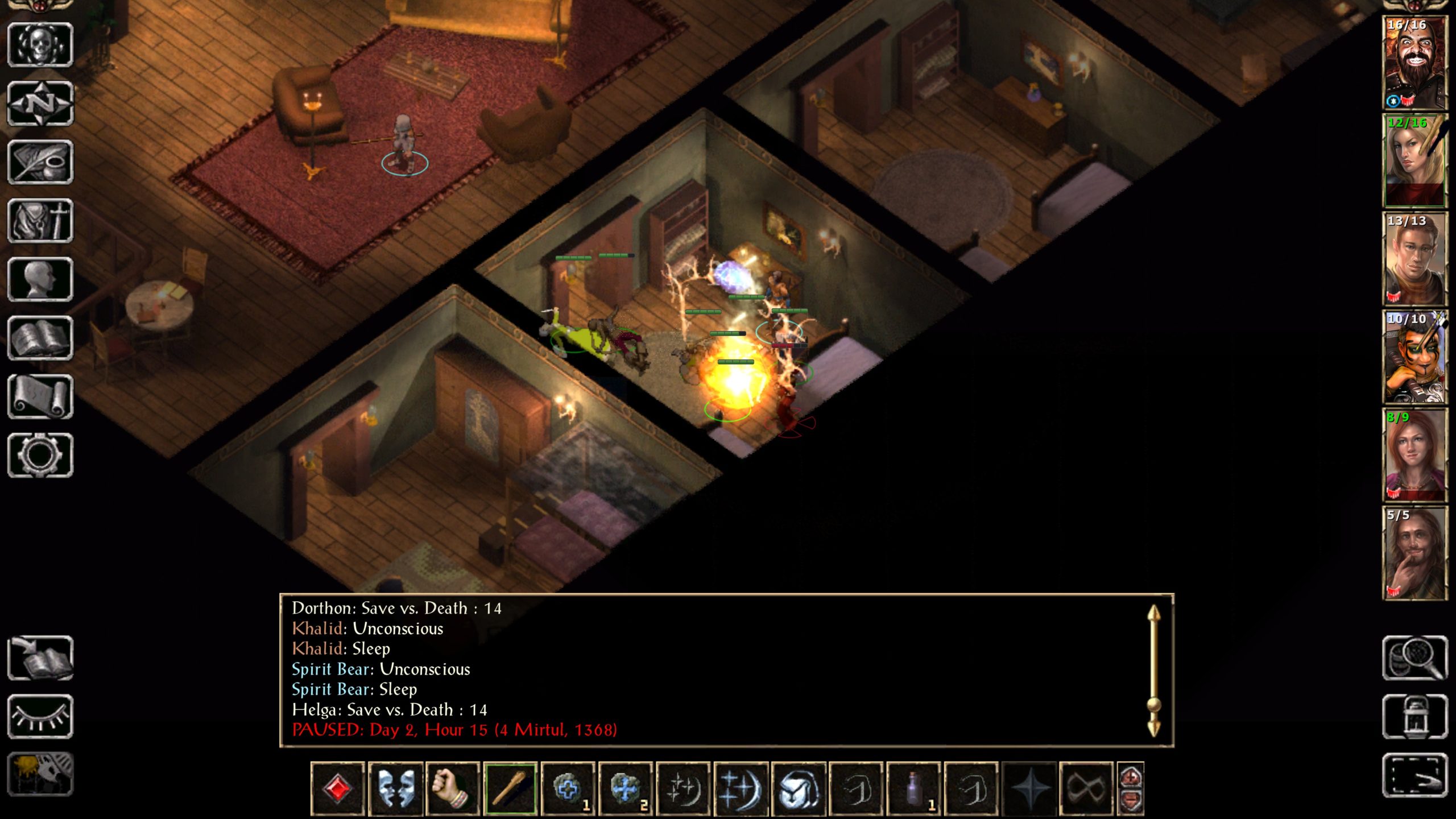Toggle party AI with the lantern button
Image resolution: width=1456 pixels, height=819 pixels.
coord(1414,717)
